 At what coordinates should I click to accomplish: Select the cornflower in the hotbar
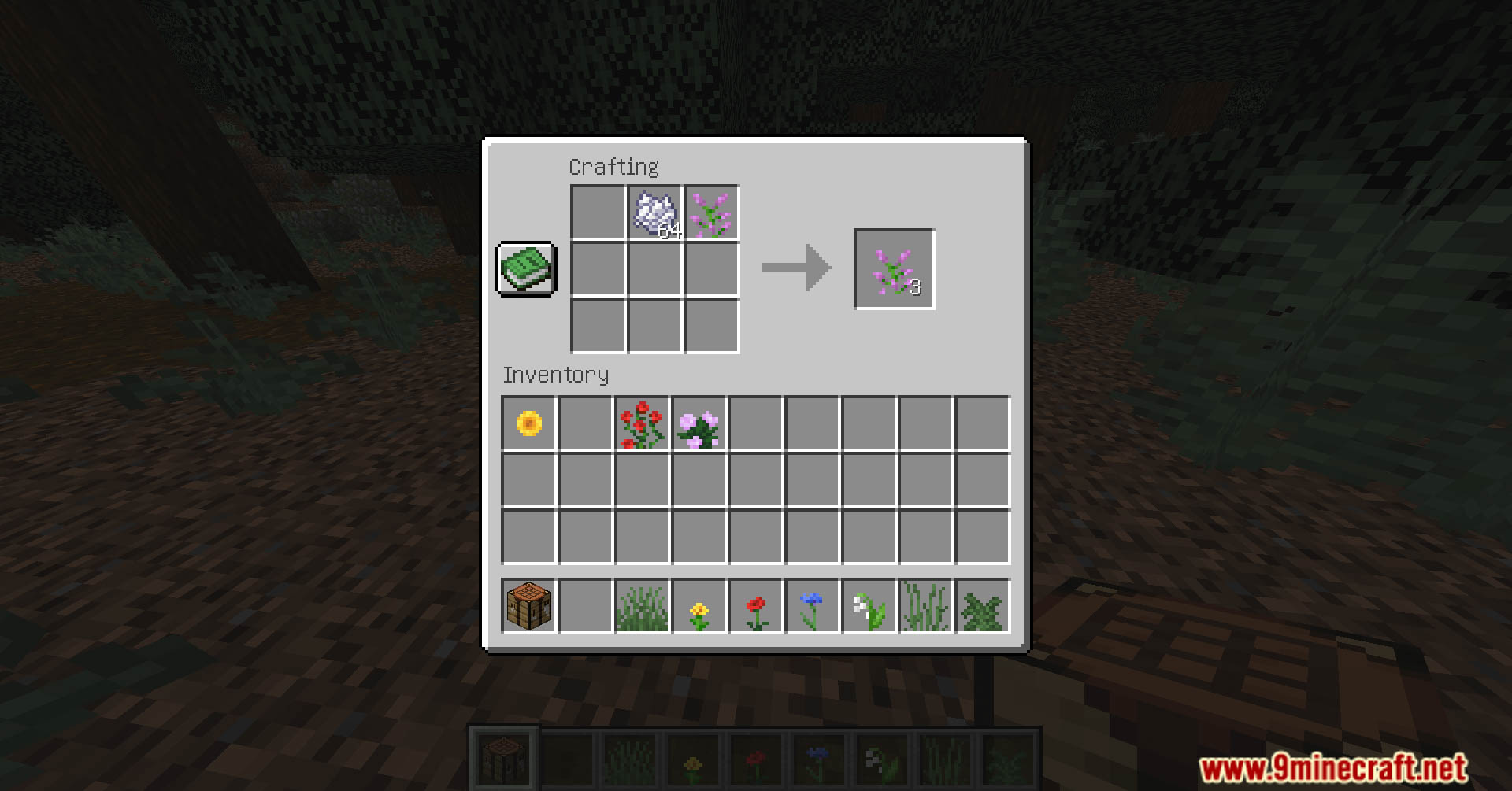(813, 606)
